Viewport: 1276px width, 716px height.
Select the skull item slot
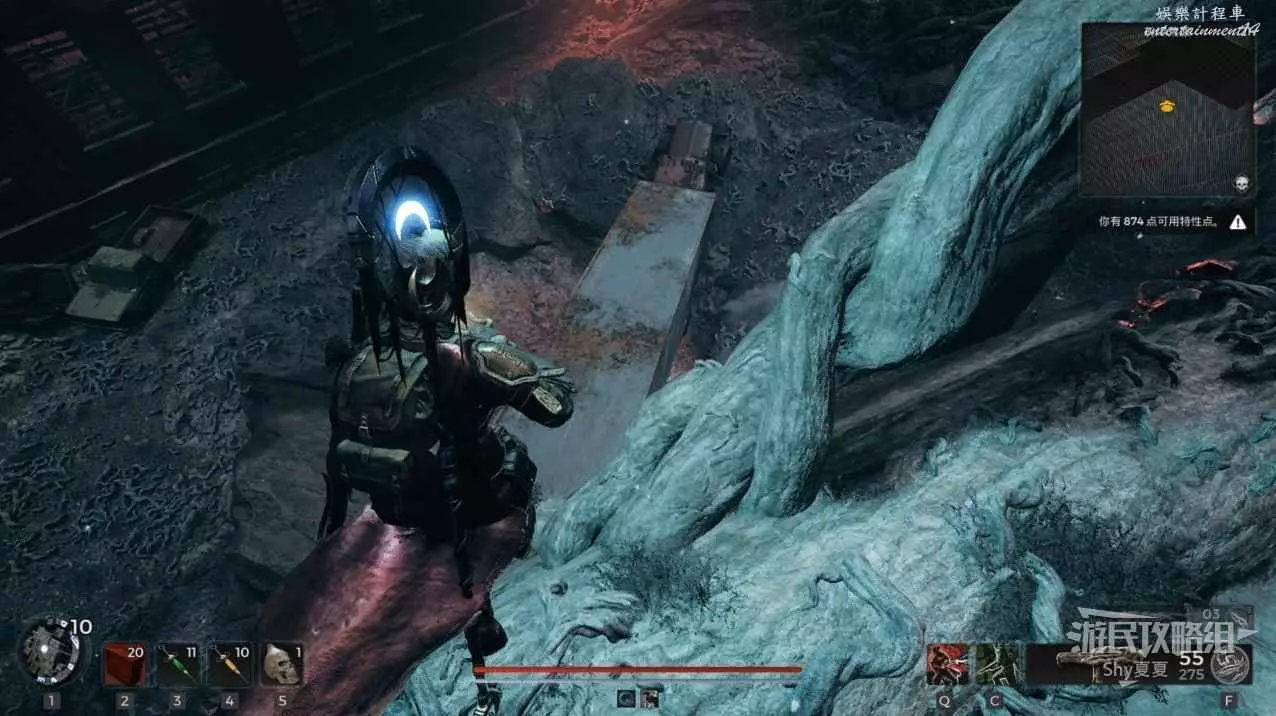[281, 663]
